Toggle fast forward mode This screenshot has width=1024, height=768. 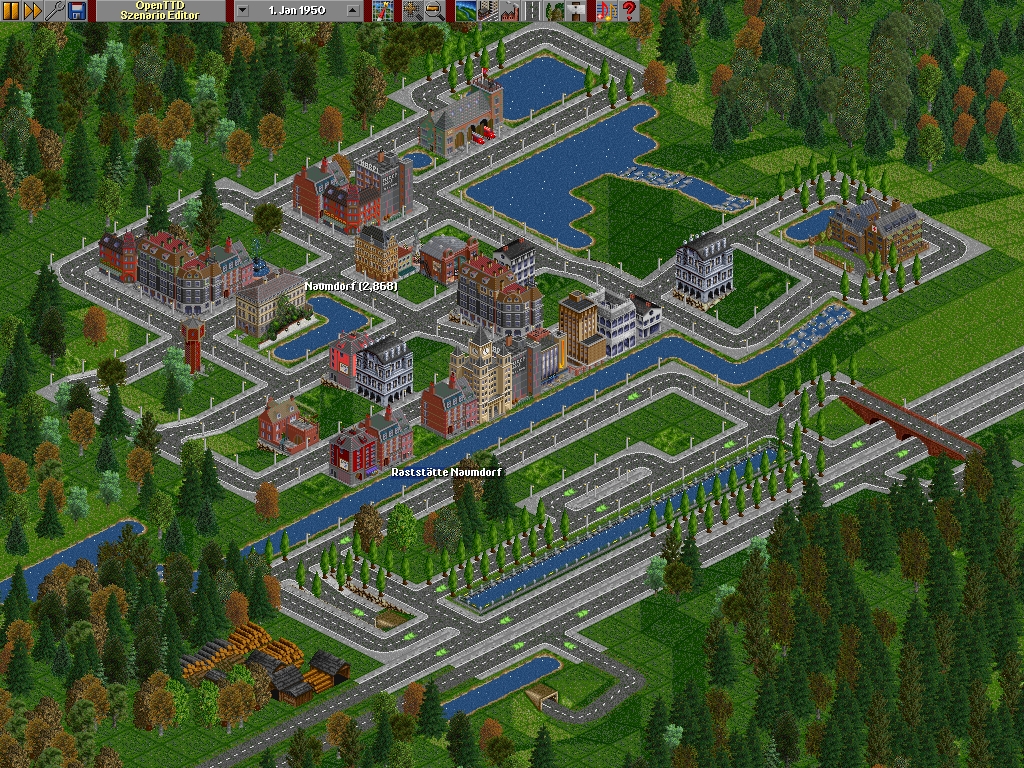coord(33,11)
